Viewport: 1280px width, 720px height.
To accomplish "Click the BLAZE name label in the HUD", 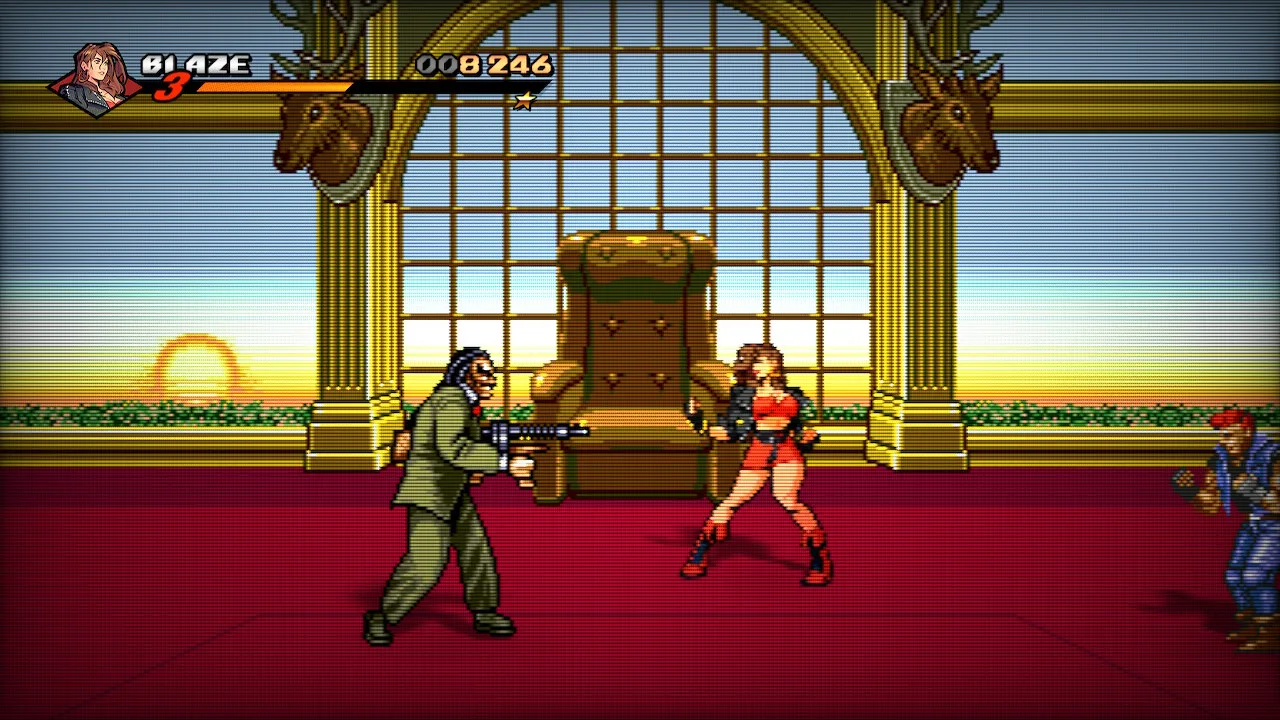I will (195, 65).
